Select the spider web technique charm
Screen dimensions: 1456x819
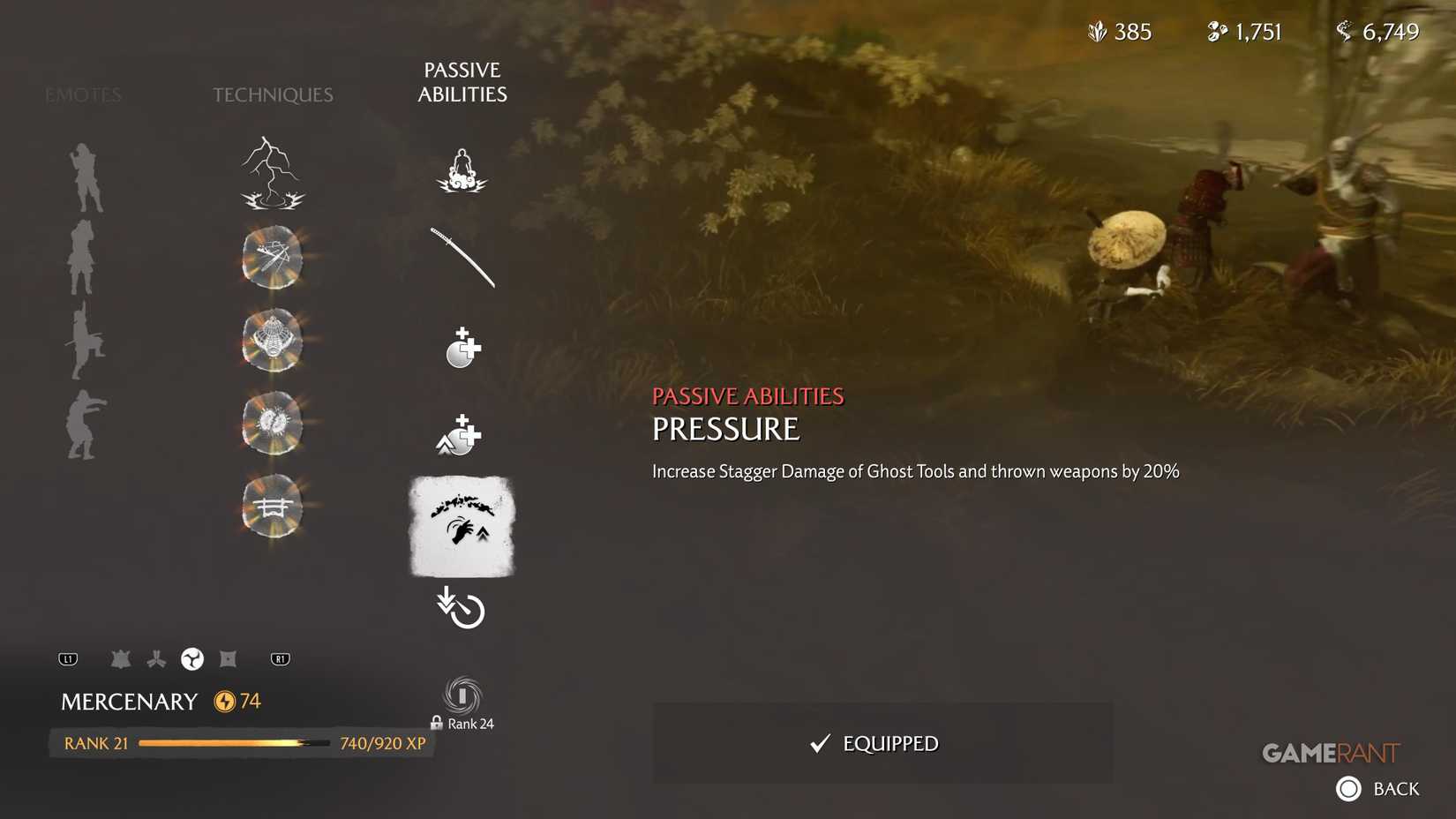(x=272, y=342)
